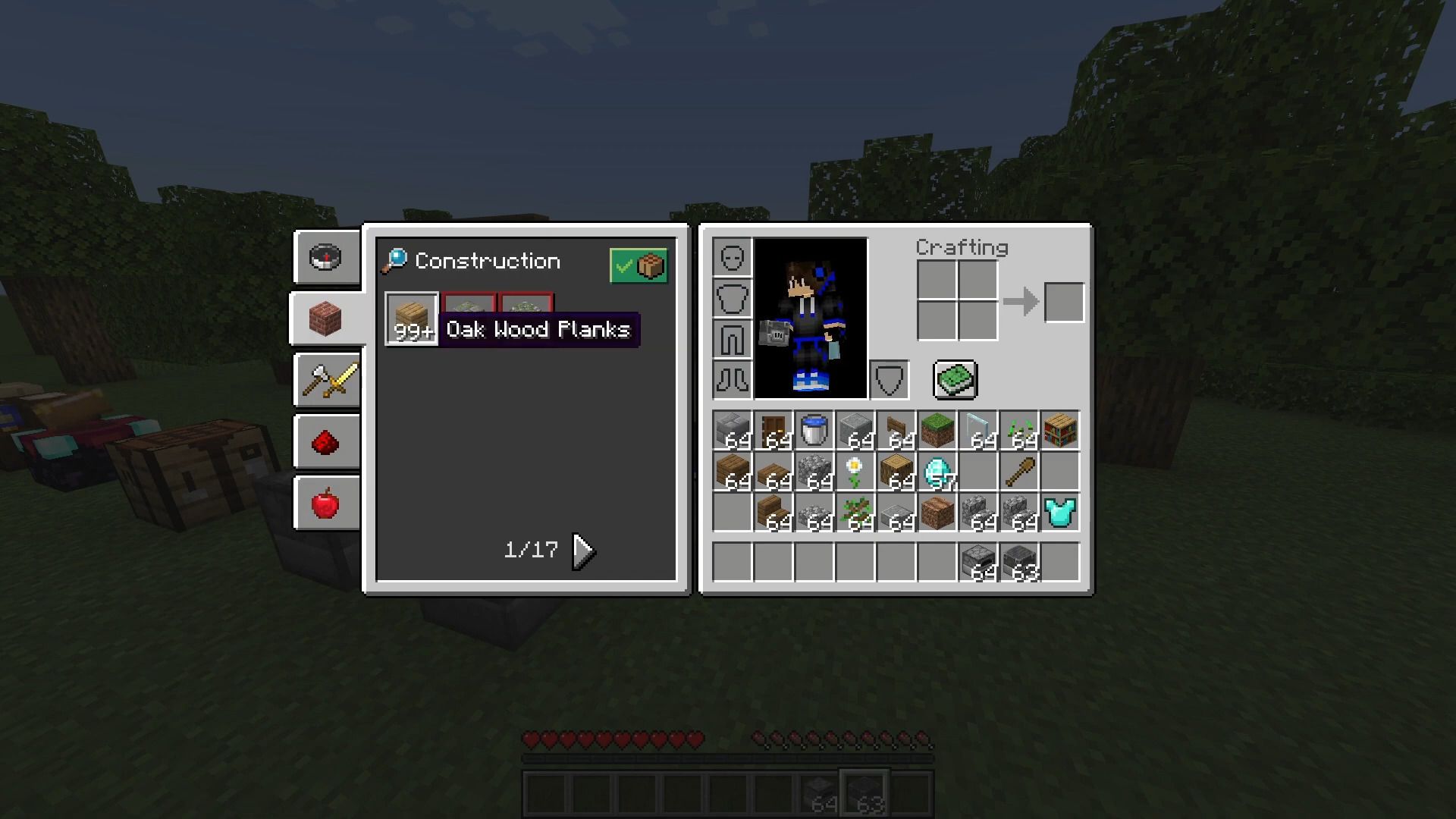The width and height of the screenshot is (1456, 819).
Task: Open the search compass tab
Action: 326,257
